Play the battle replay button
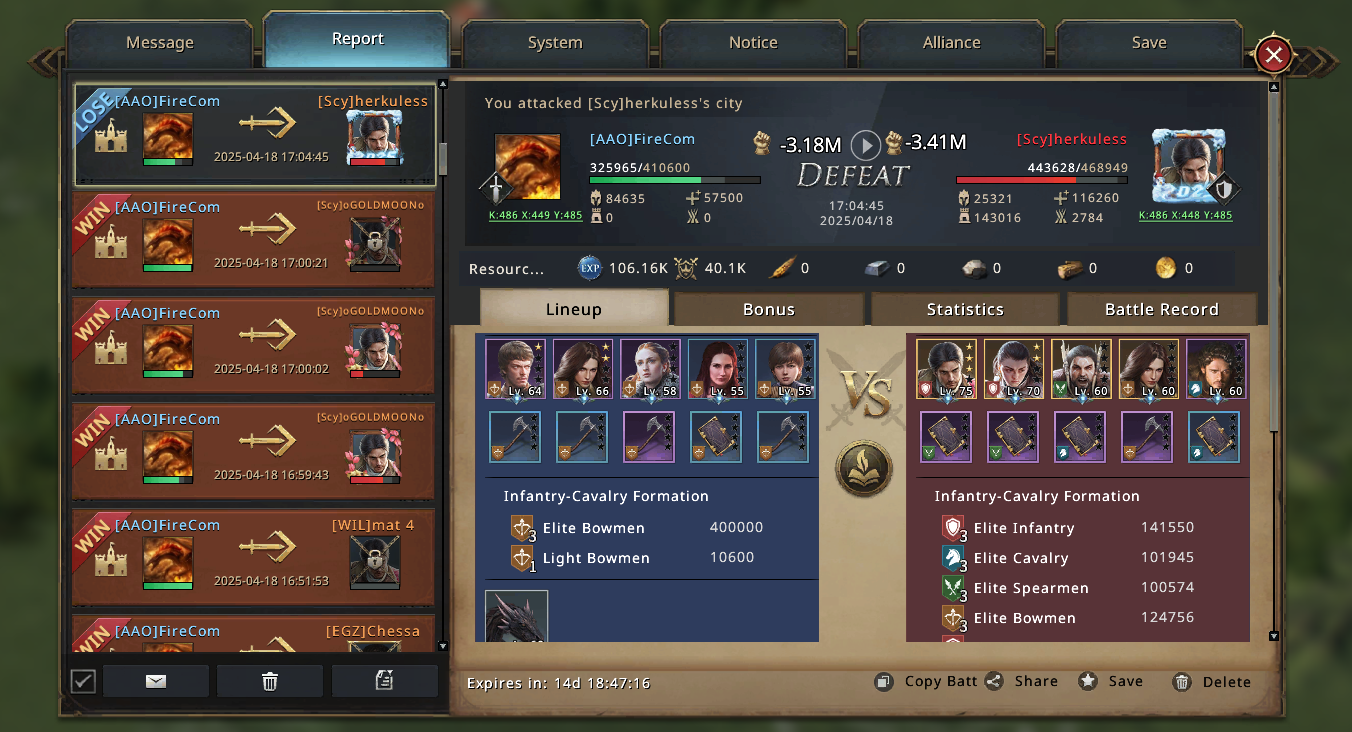The width and height of the screenshot is (1352, 732). coord(865,145)
